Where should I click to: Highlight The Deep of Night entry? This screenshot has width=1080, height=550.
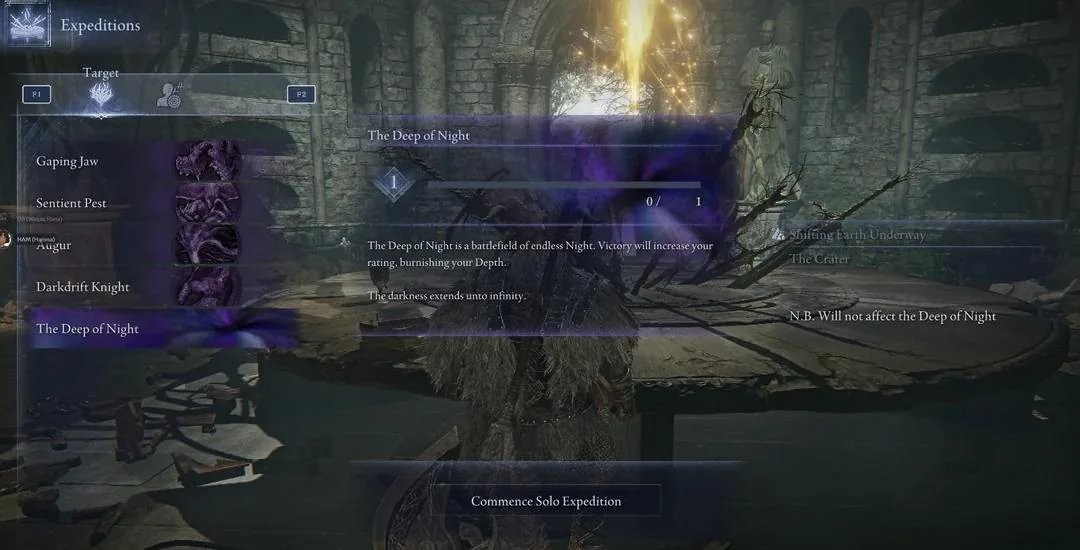88,329
